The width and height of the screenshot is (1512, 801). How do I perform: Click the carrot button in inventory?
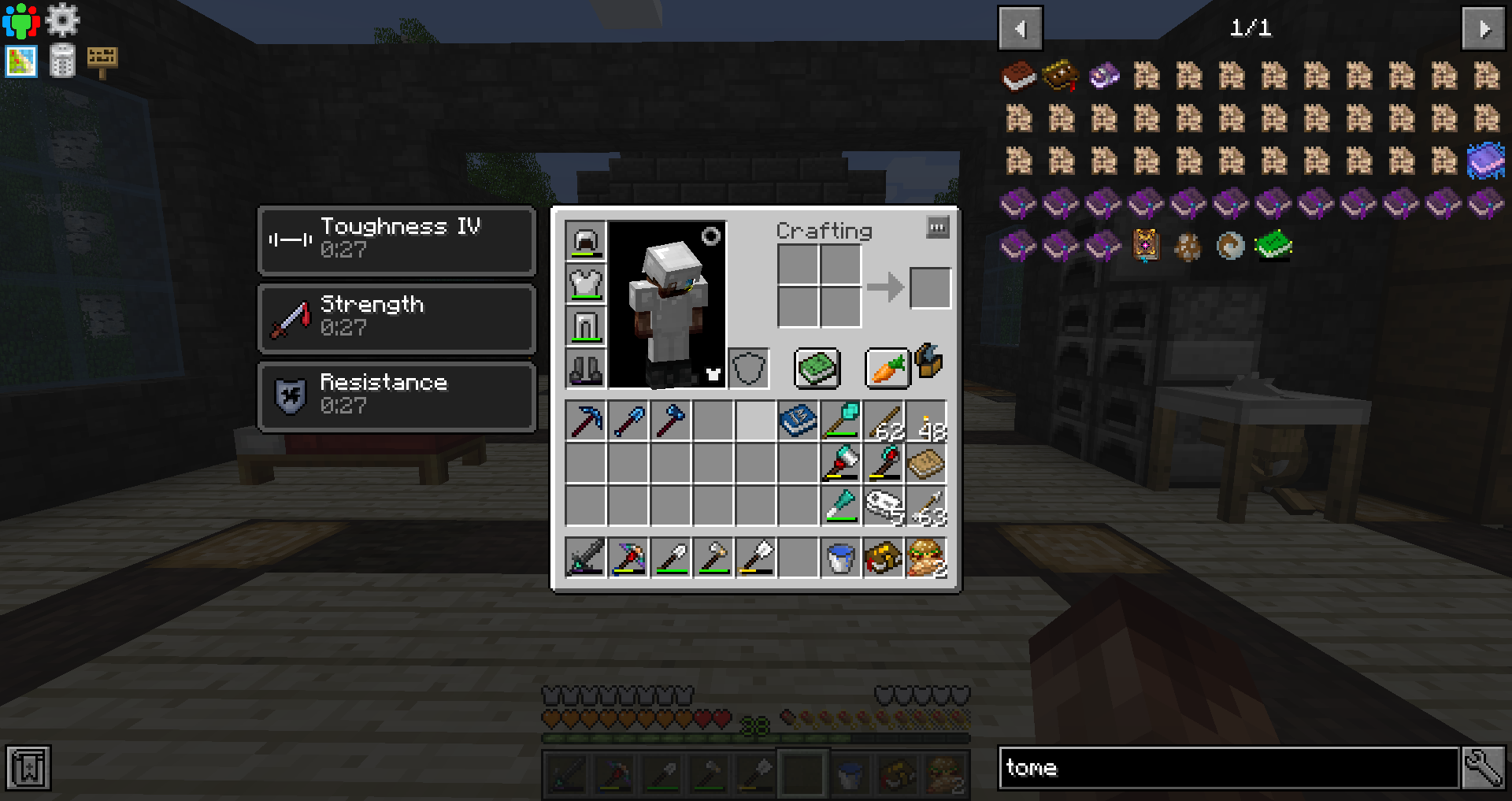click(x=887, y=368)
